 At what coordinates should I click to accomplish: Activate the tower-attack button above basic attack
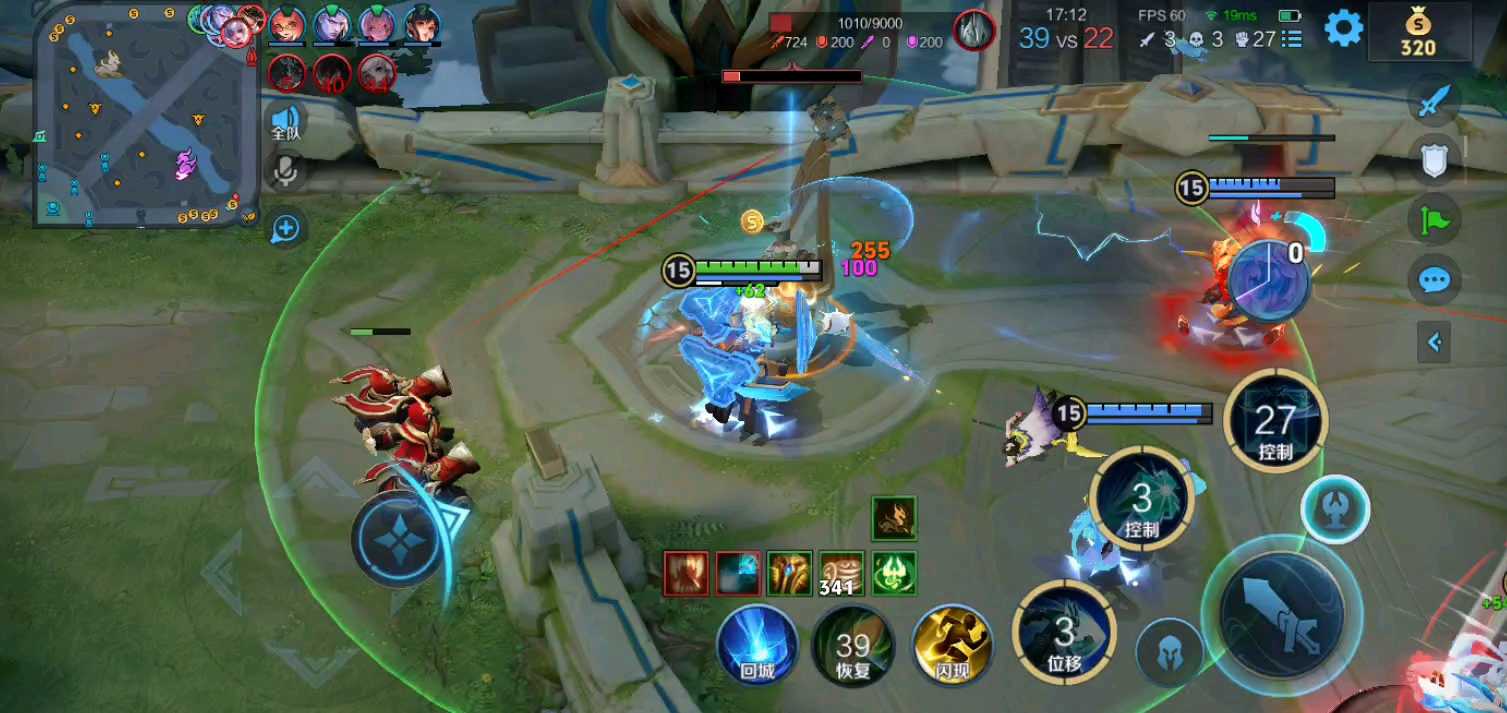[x=1335, y=509]
